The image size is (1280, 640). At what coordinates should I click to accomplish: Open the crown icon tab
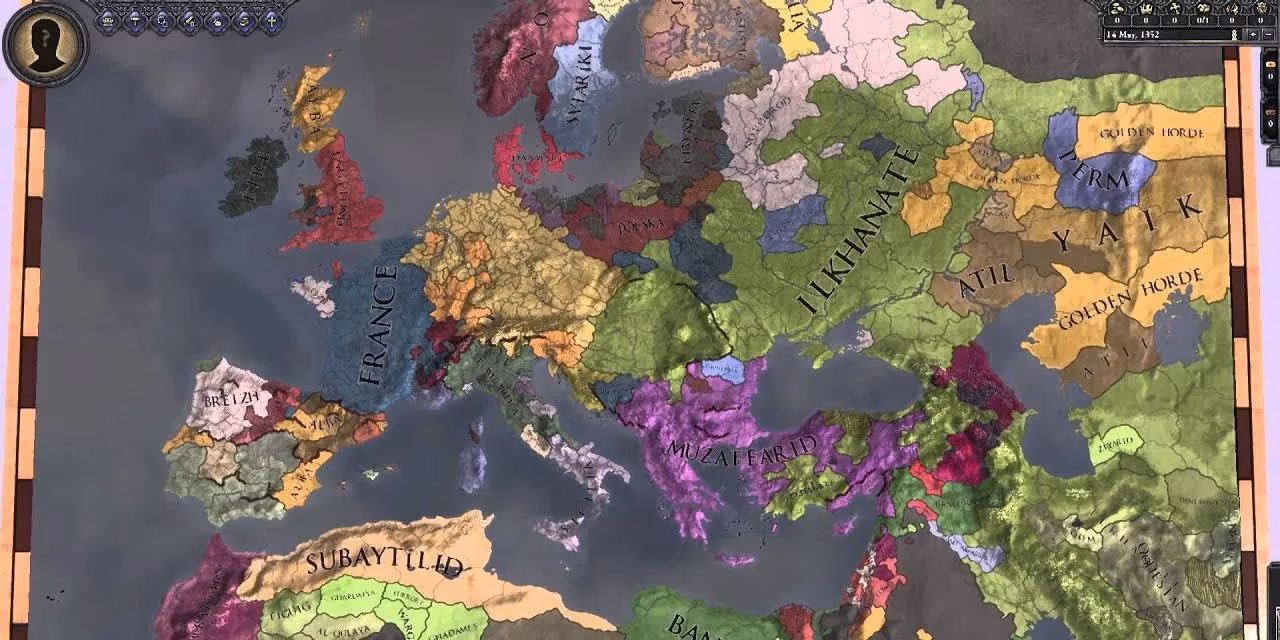point(107,21)
